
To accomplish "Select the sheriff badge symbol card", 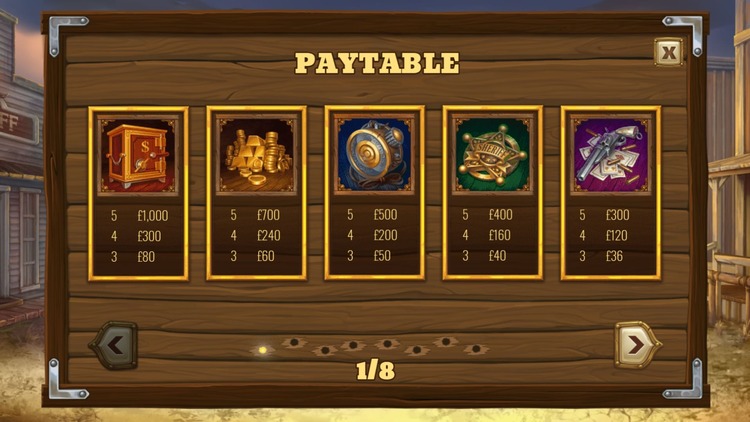I will pos(492,193).
